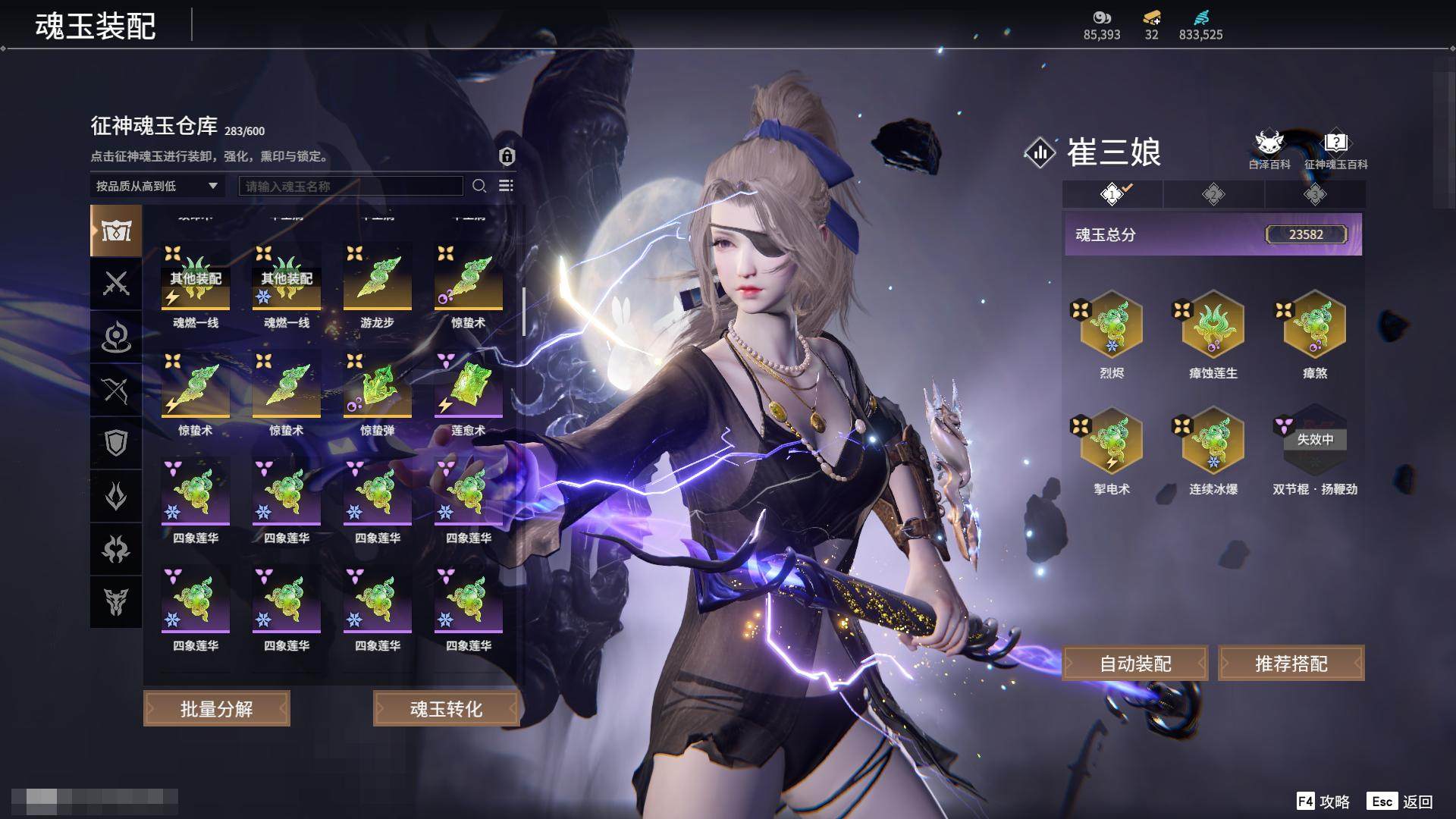The width and height of the screenshot is (1456, 819).
Task: Click the 批量分解 batch dismantle button
Action: click(217, 709)
